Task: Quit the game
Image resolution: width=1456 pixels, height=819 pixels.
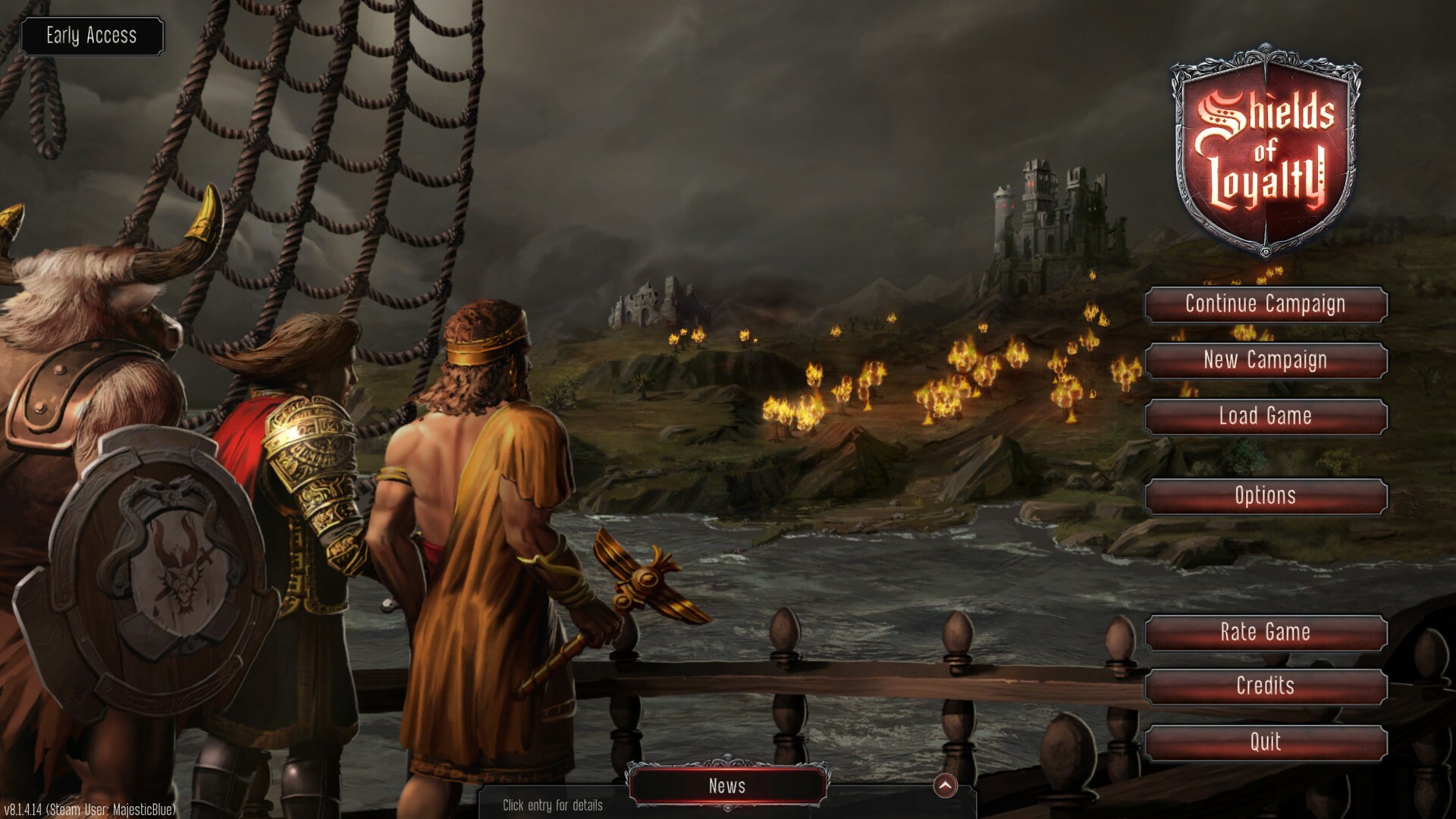Action: pos(1265,742)
